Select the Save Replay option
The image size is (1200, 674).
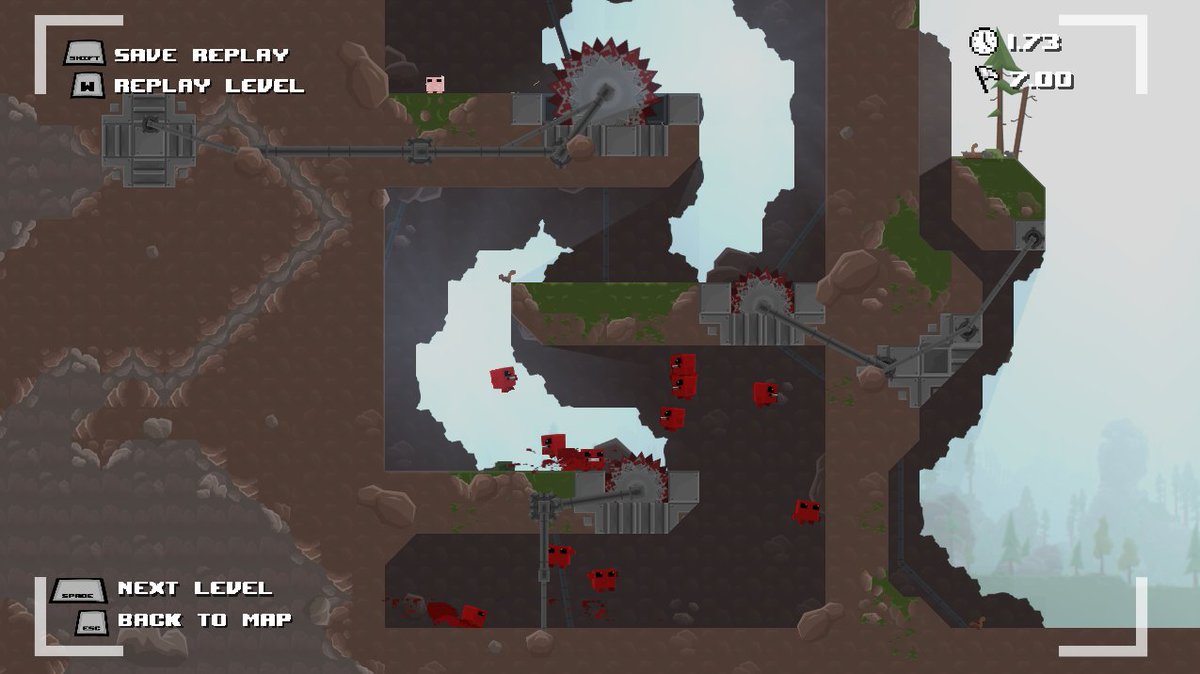tap(200, 55)
